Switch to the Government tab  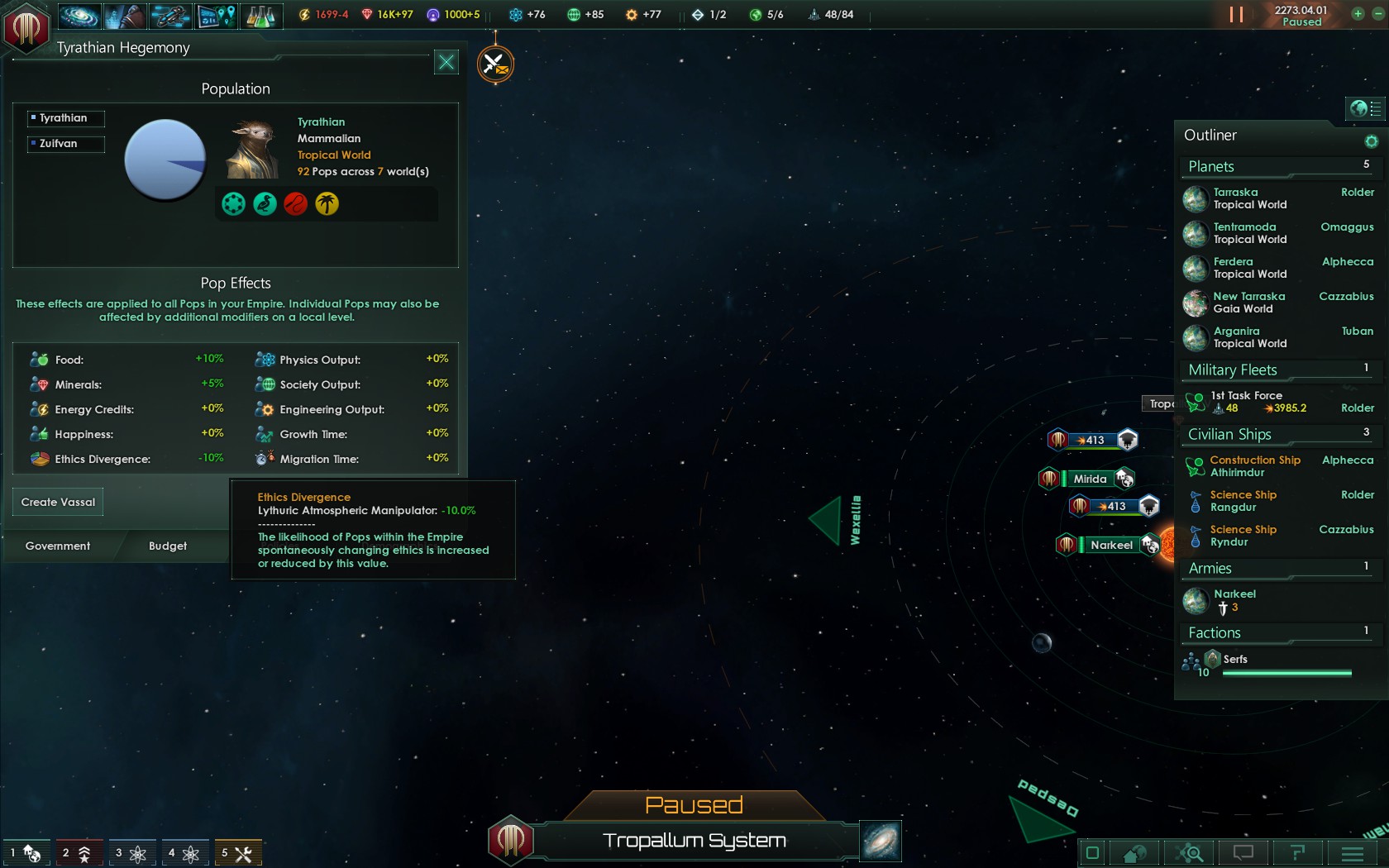[58, 546]
